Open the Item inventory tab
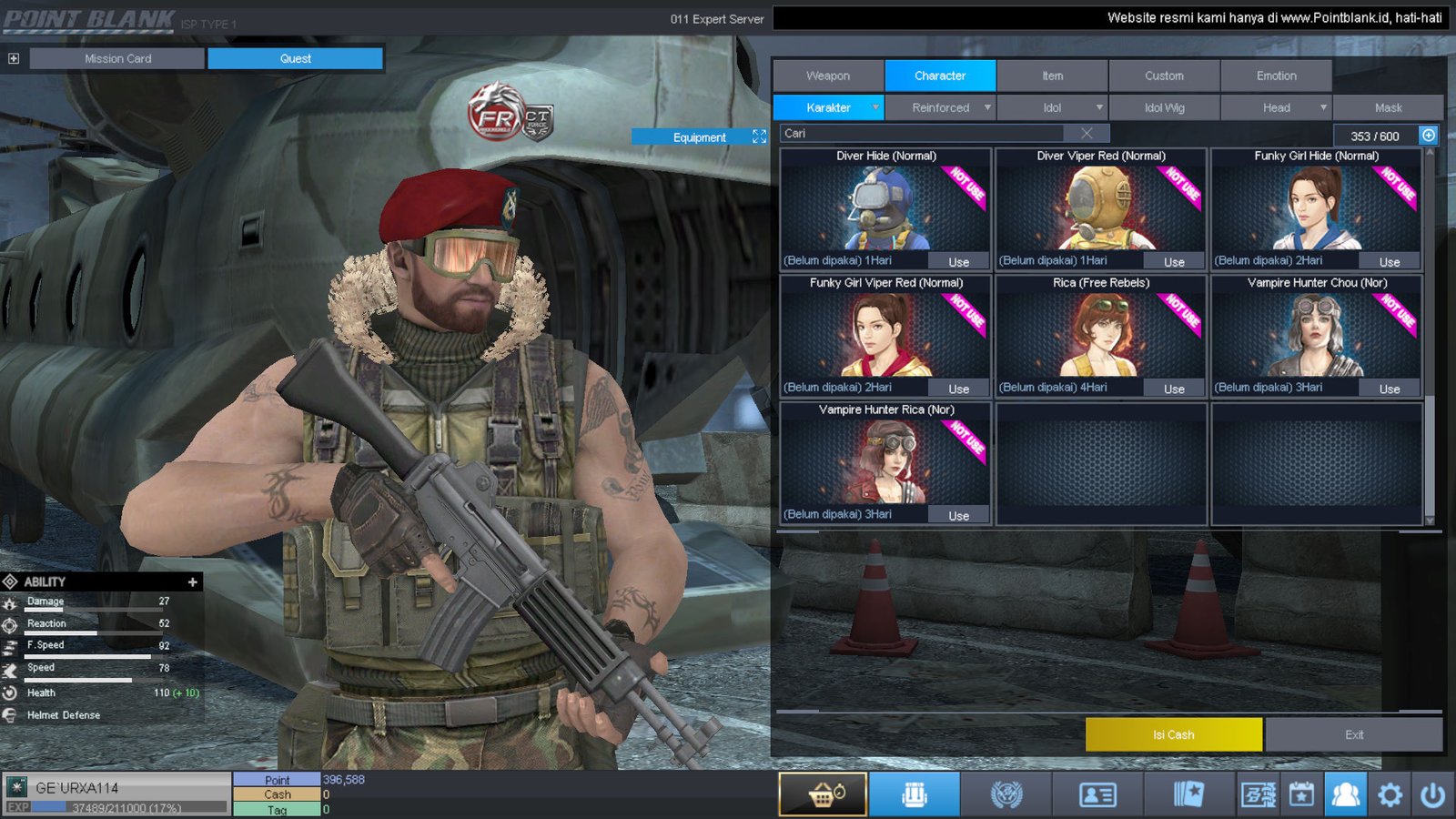 click(1052, 76)
